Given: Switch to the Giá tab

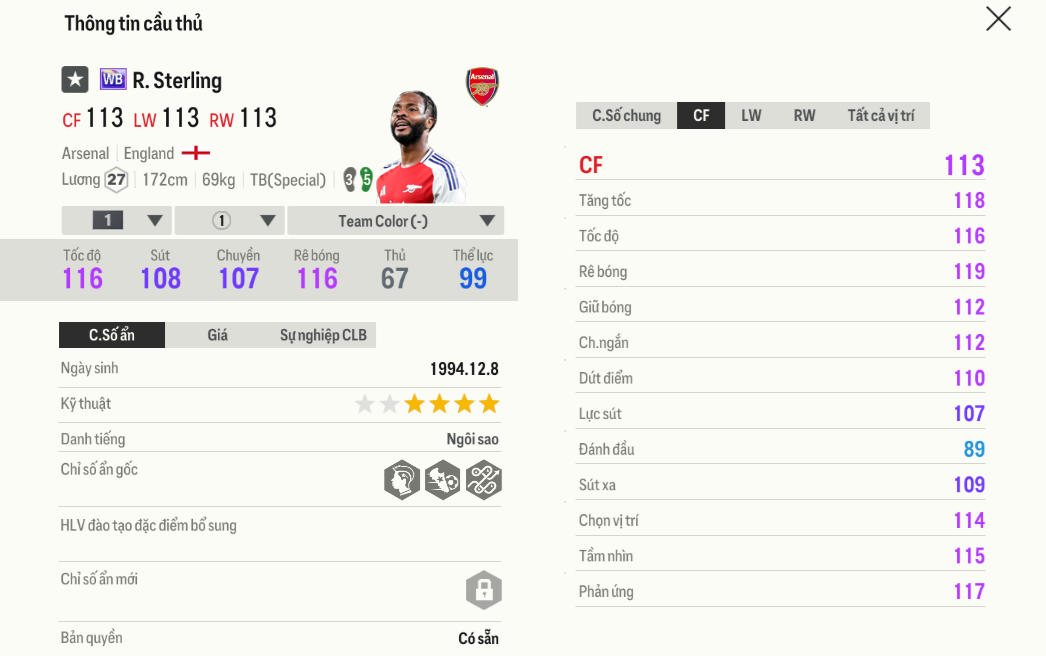Looking at the screenshot, I should pos(218,335).
